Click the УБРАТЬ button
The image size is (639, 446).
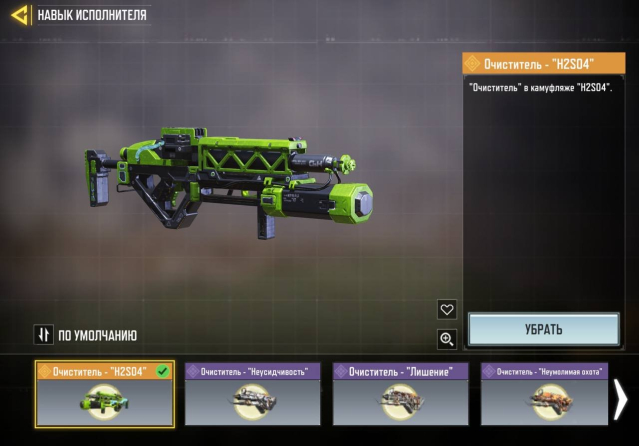(x=545, y=329)
